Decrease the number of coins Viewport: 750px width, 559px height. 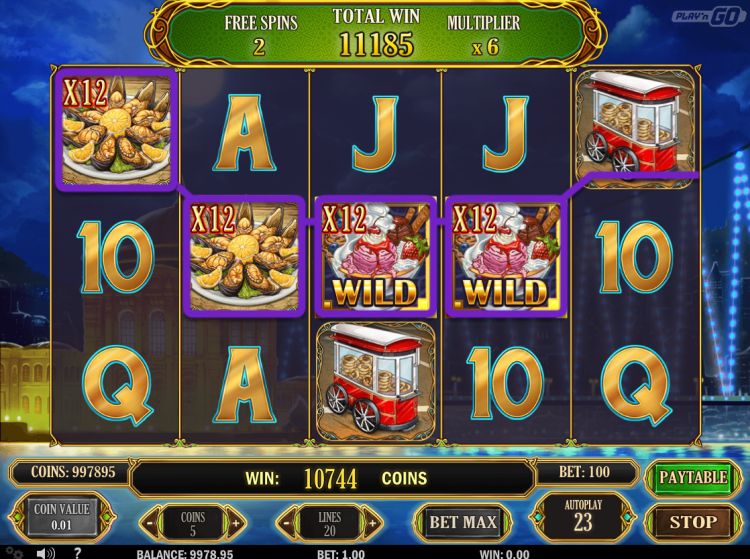click(x=150, y=522)
